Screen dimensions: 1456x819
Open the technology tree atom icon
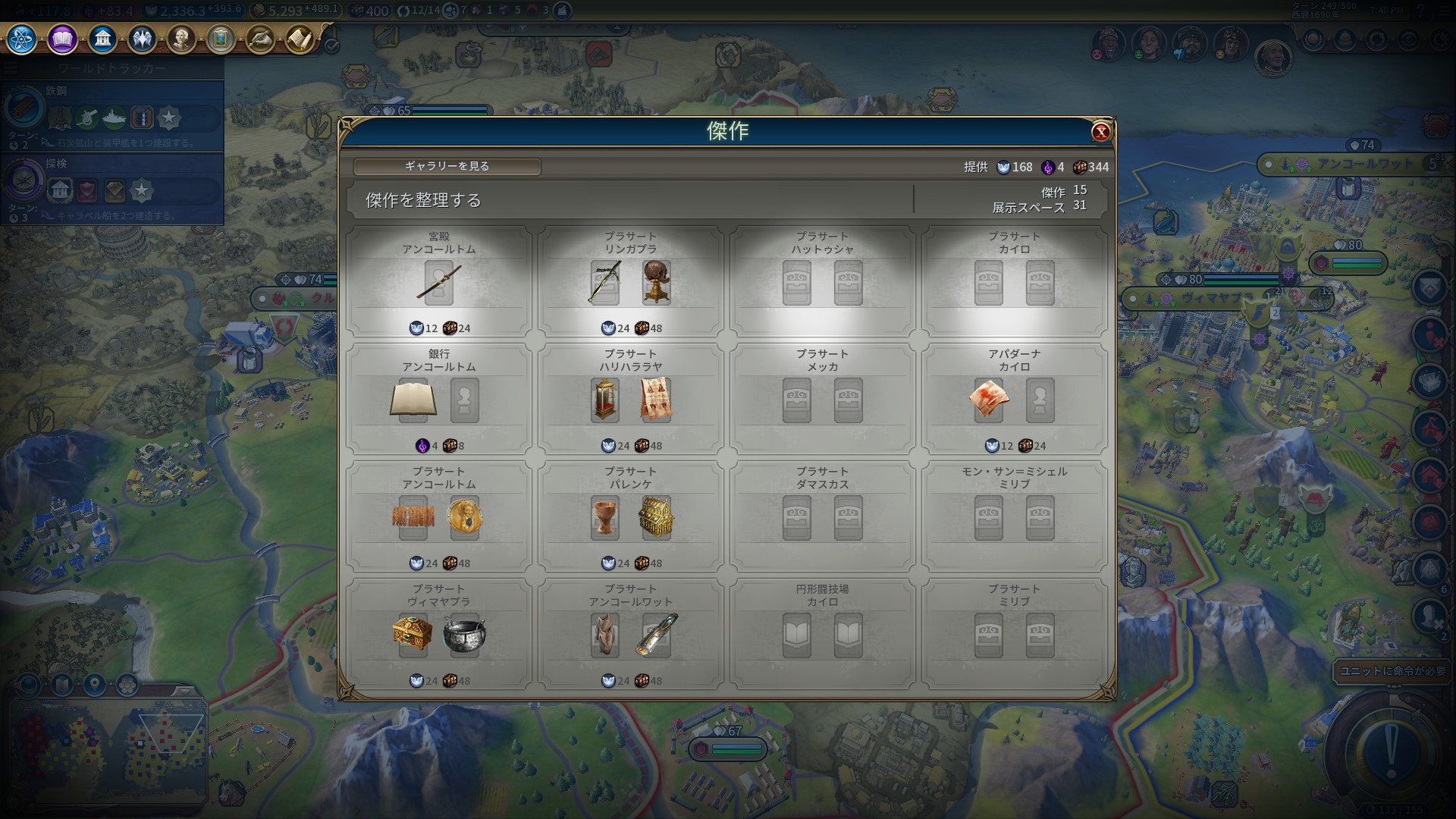[x=22, y=39]
